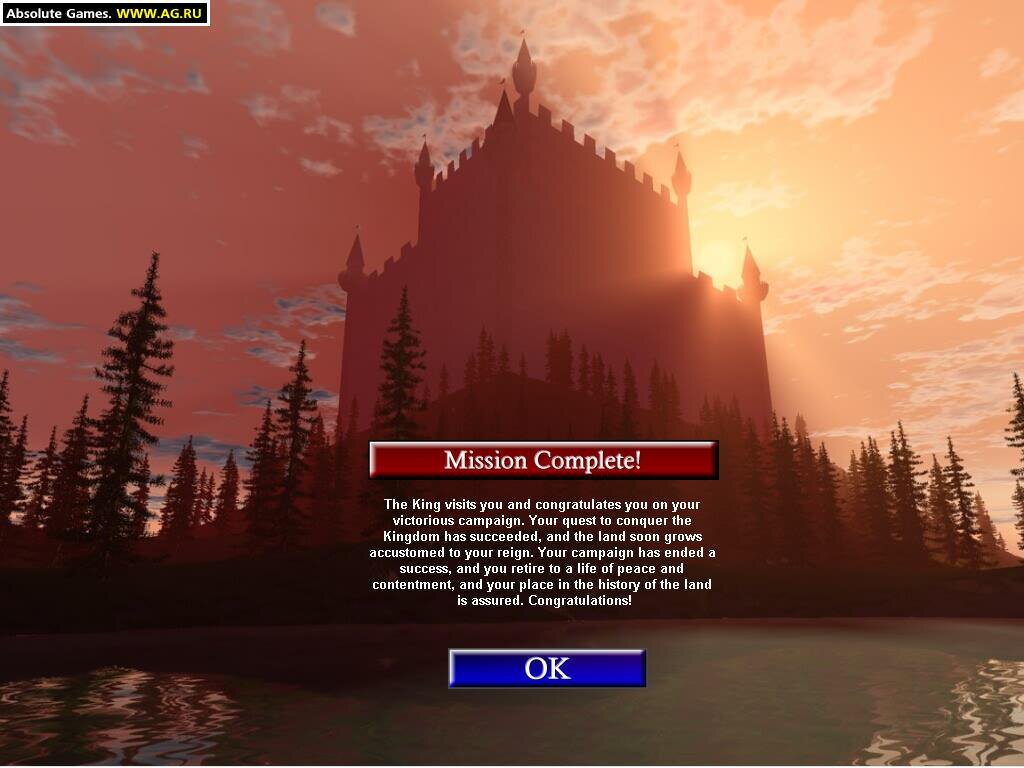Screen dimensions: 1024x768
Task: Confirm the Mission Complete message with OK
Action: 547,668
